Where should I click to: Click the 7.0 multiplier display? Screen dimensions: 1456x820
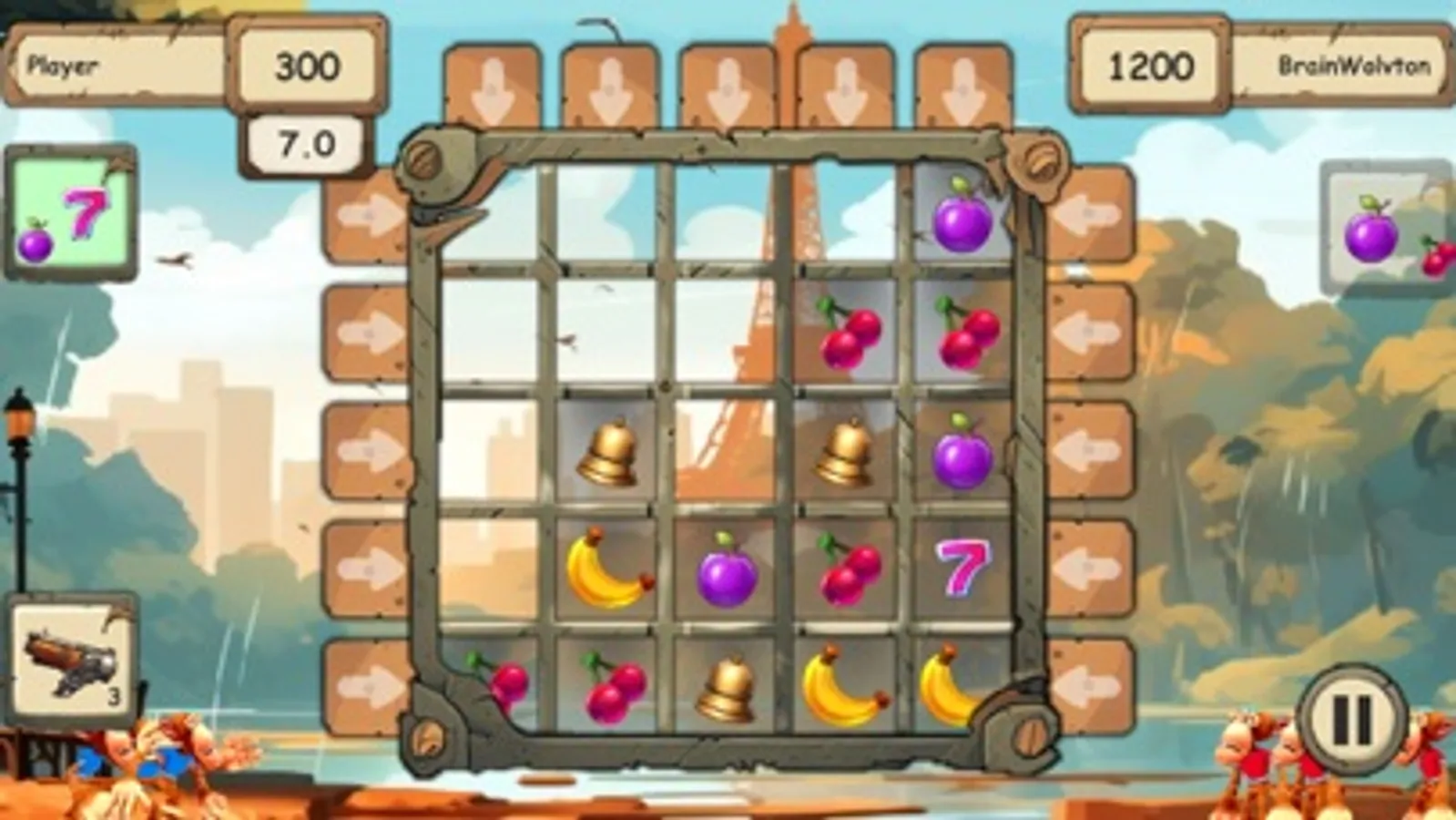305,141
